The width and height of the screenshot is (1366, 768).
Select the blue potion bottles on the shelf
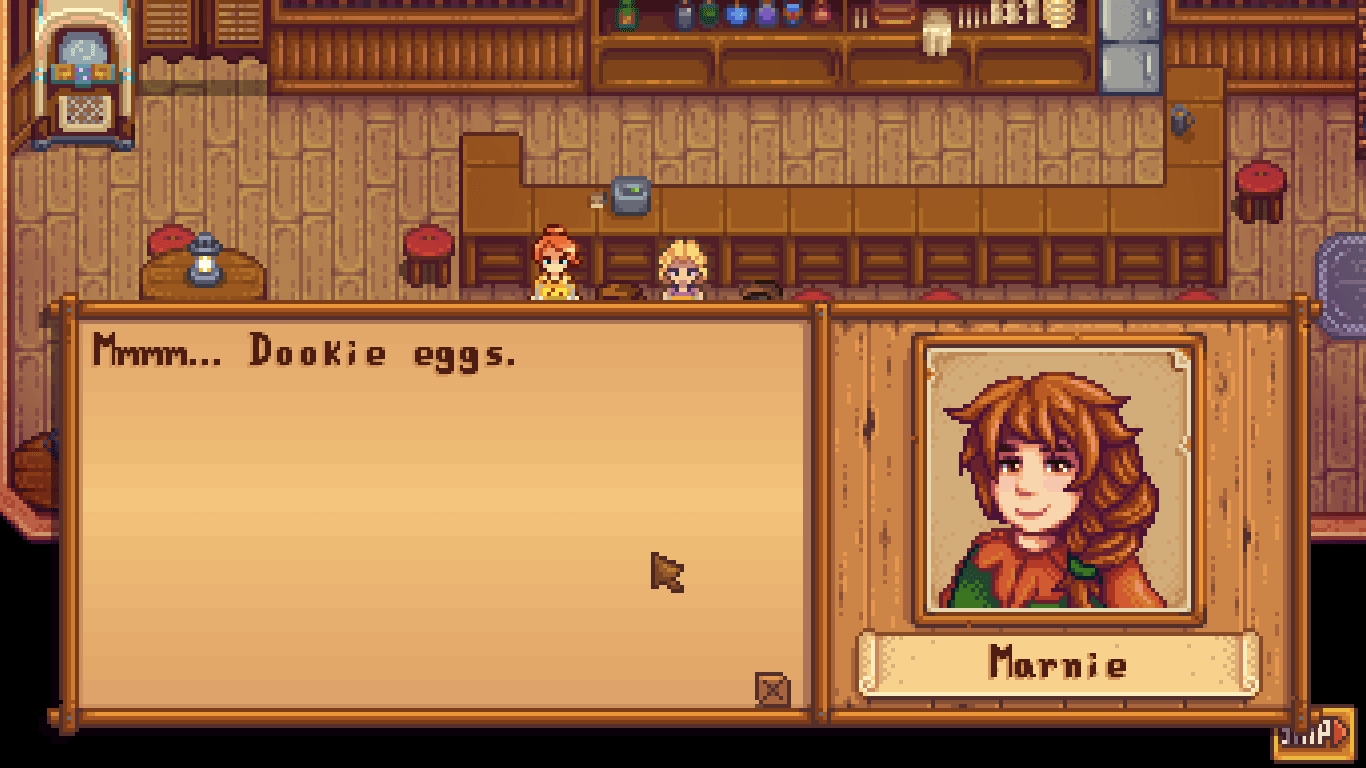pyautogui.click(x=738, y=14)
